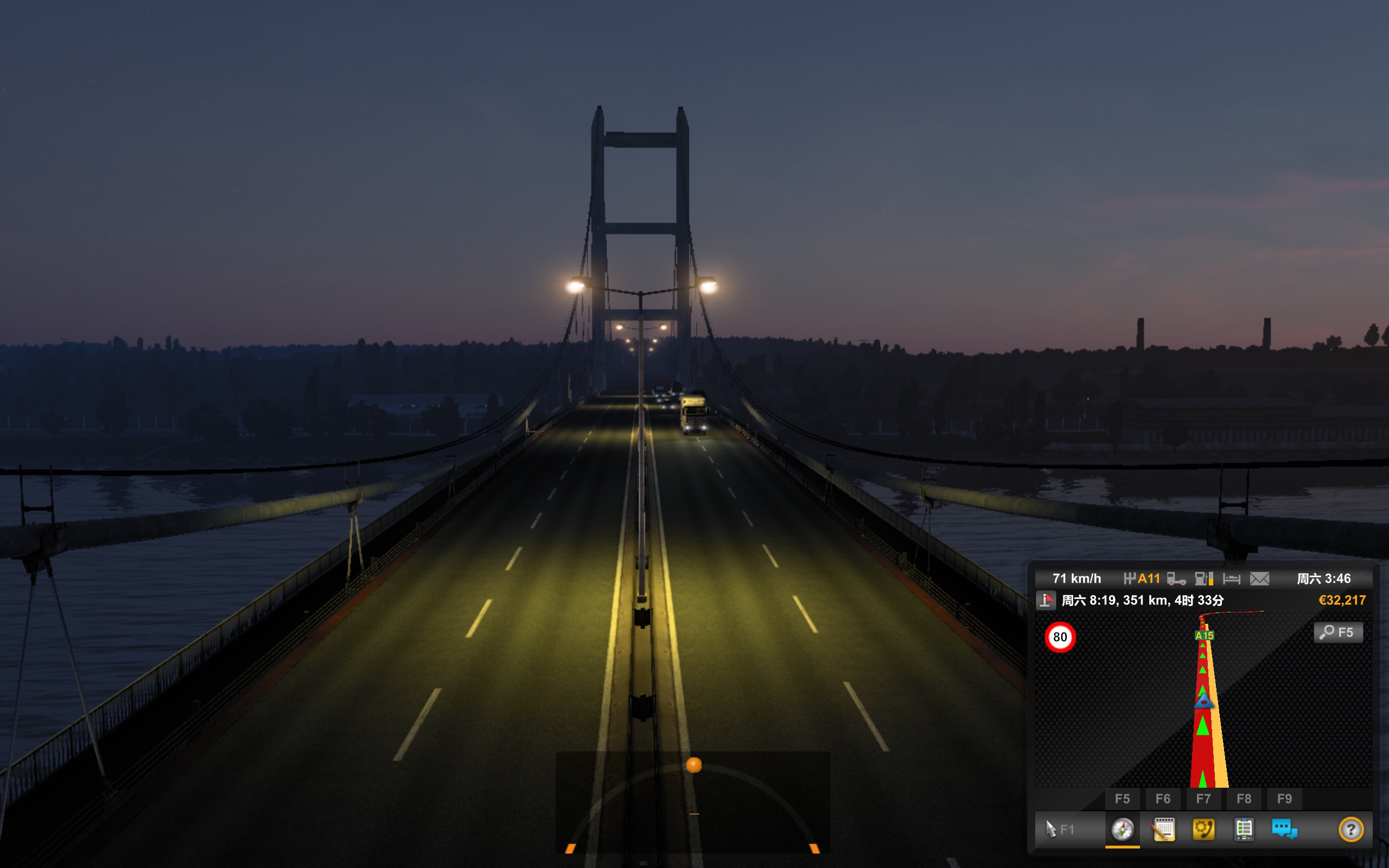Open the yellow service phone tab

point(1203,829)
